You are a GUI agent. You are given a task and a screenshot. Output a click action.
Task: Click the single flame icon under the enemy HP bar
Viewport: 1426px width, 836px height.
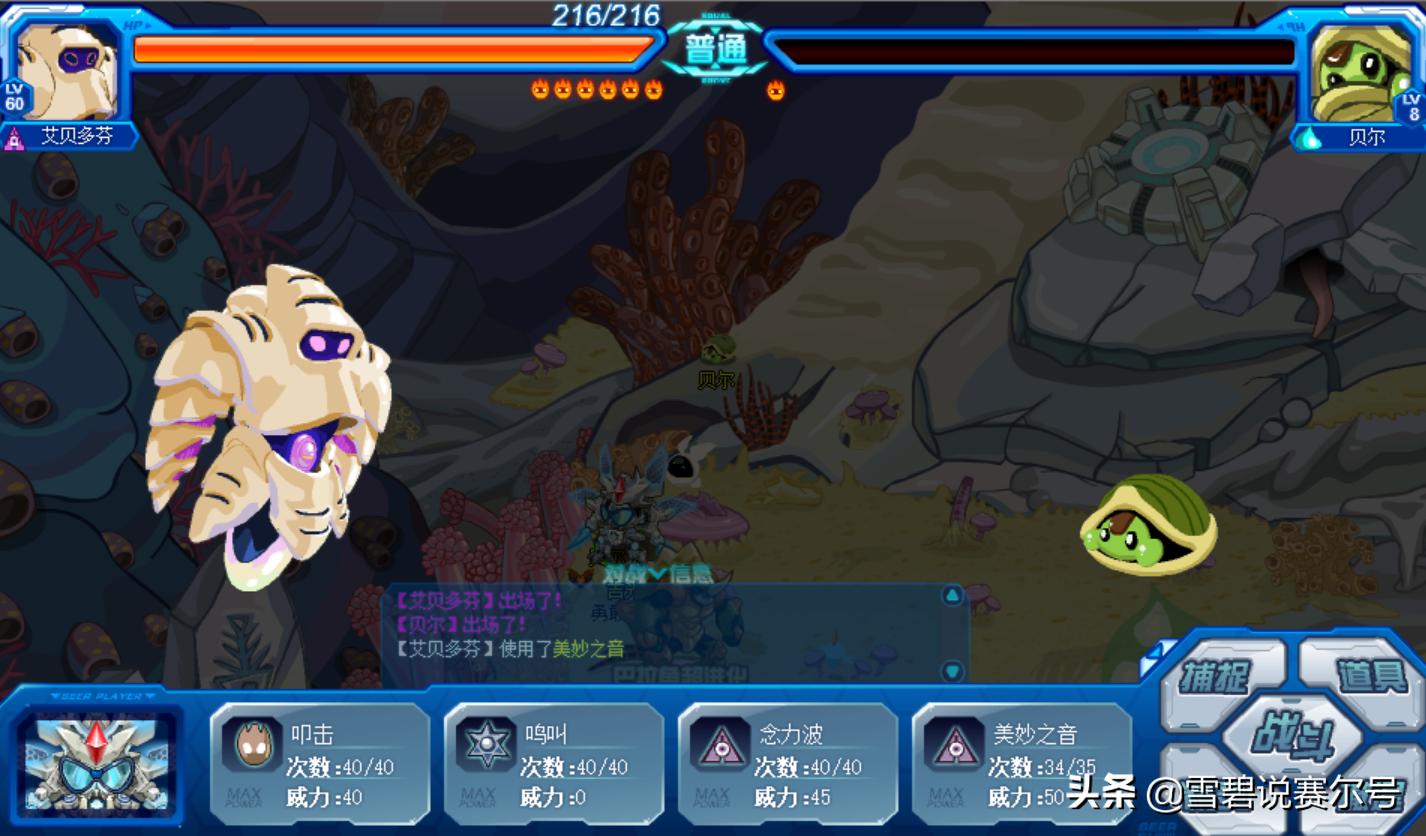[x=773, y=89]
